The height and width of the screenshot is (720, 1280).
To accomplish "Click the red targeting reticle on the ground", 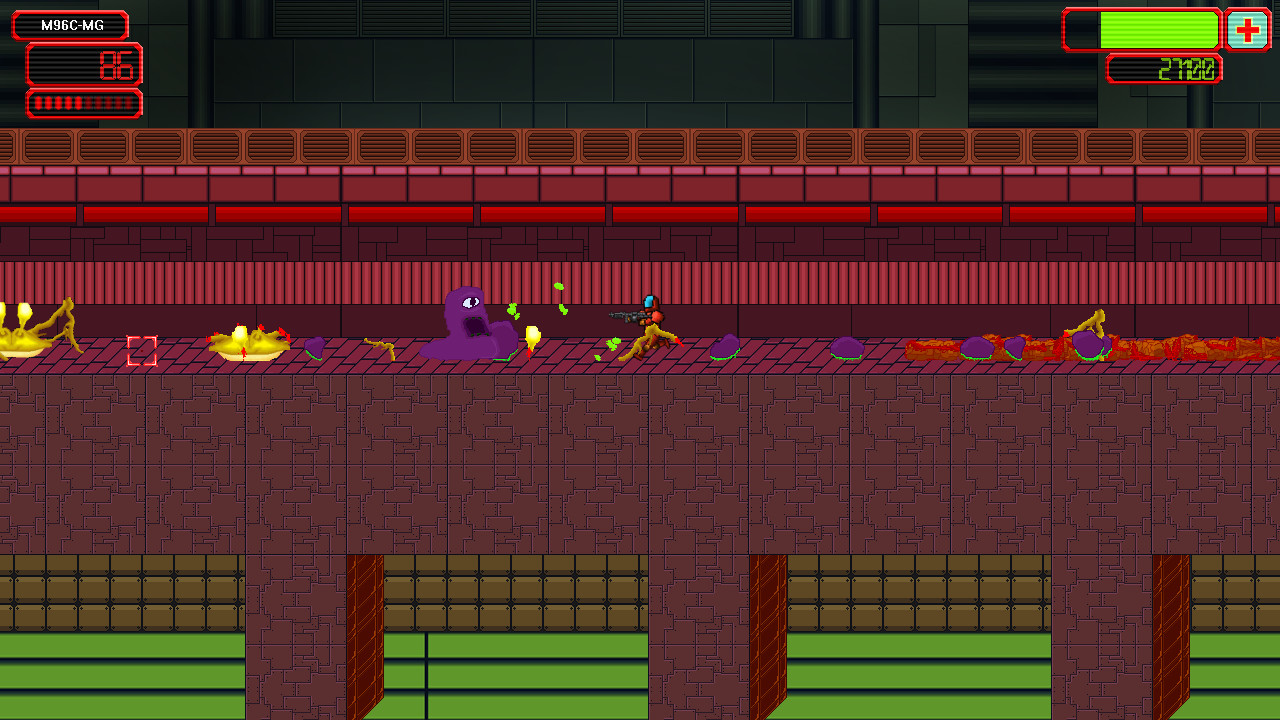I will coord(143,349).
